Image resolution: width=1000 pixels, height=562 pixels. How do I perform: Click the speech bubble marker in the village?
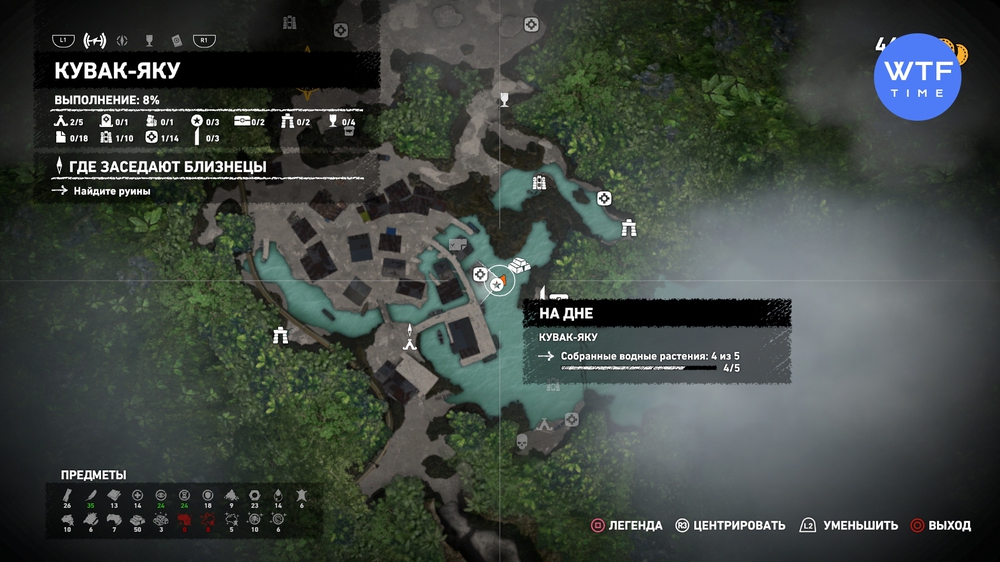coord(459,244)
